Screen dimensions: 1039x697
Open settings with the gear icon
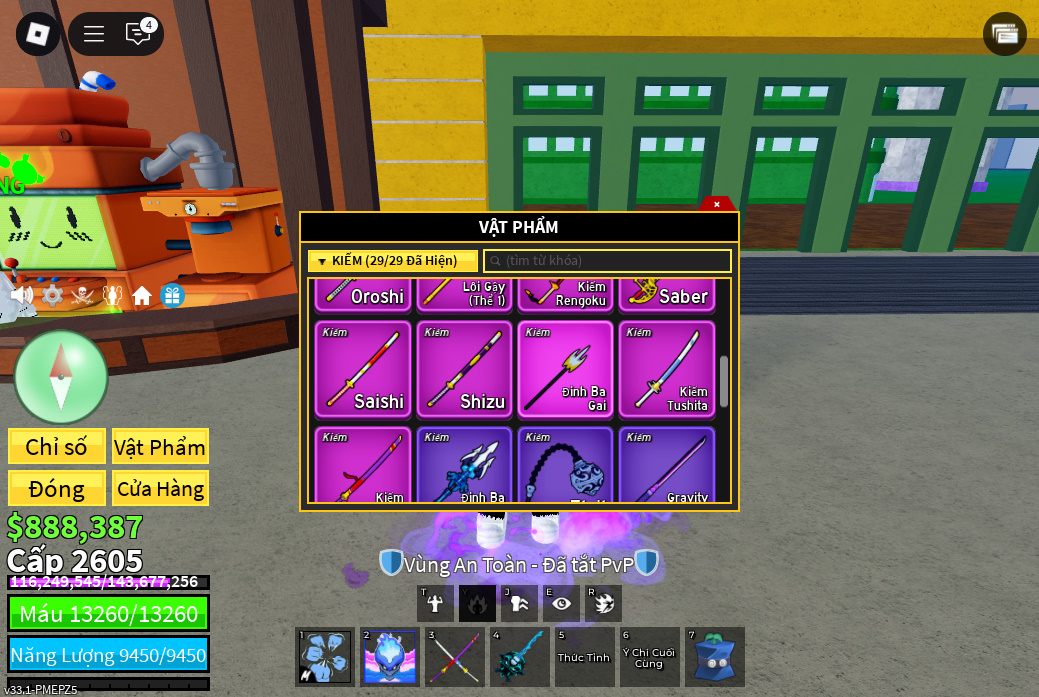click(x=52, y=295)
